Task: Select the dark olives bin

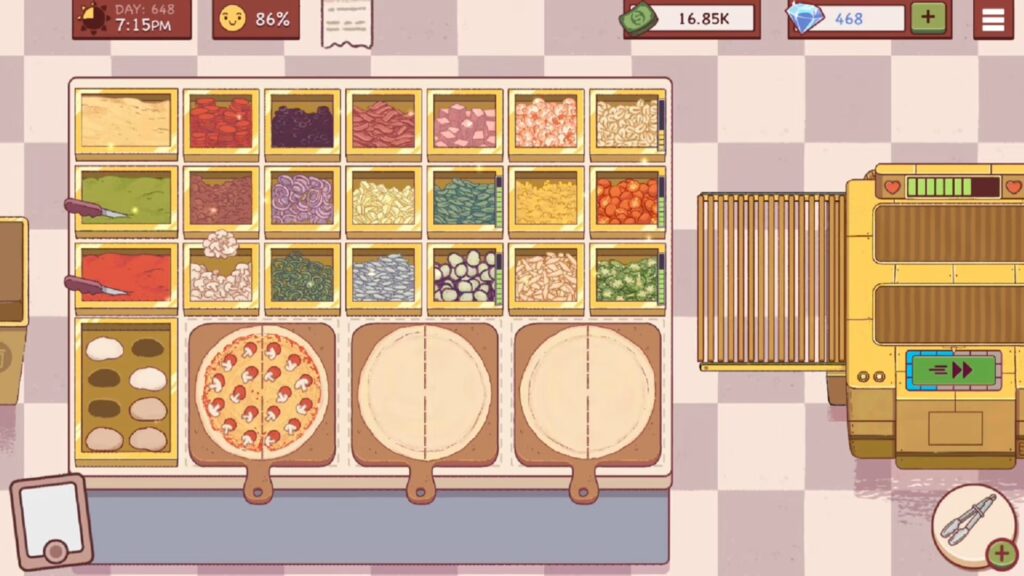Action: pyautogui.click(x=302, y=124)
